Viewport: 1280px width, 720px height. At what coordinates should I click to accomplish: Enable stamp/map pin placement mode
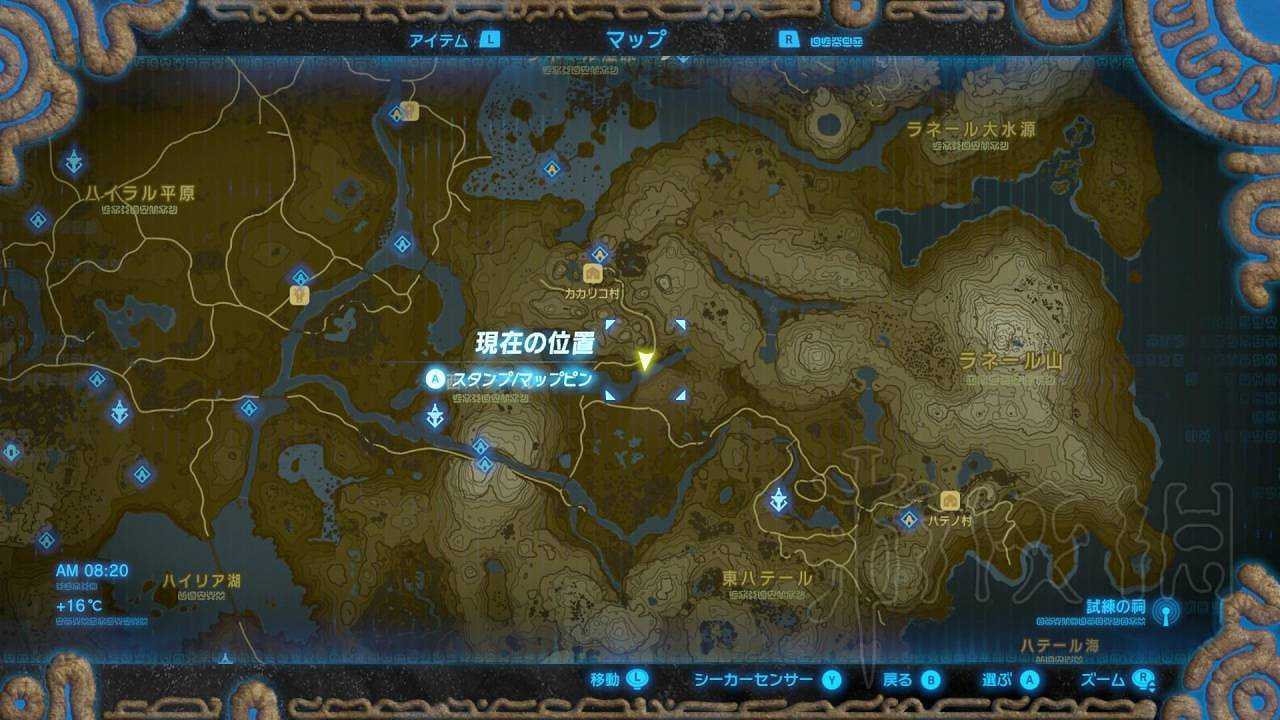click(x=434, y=379)
